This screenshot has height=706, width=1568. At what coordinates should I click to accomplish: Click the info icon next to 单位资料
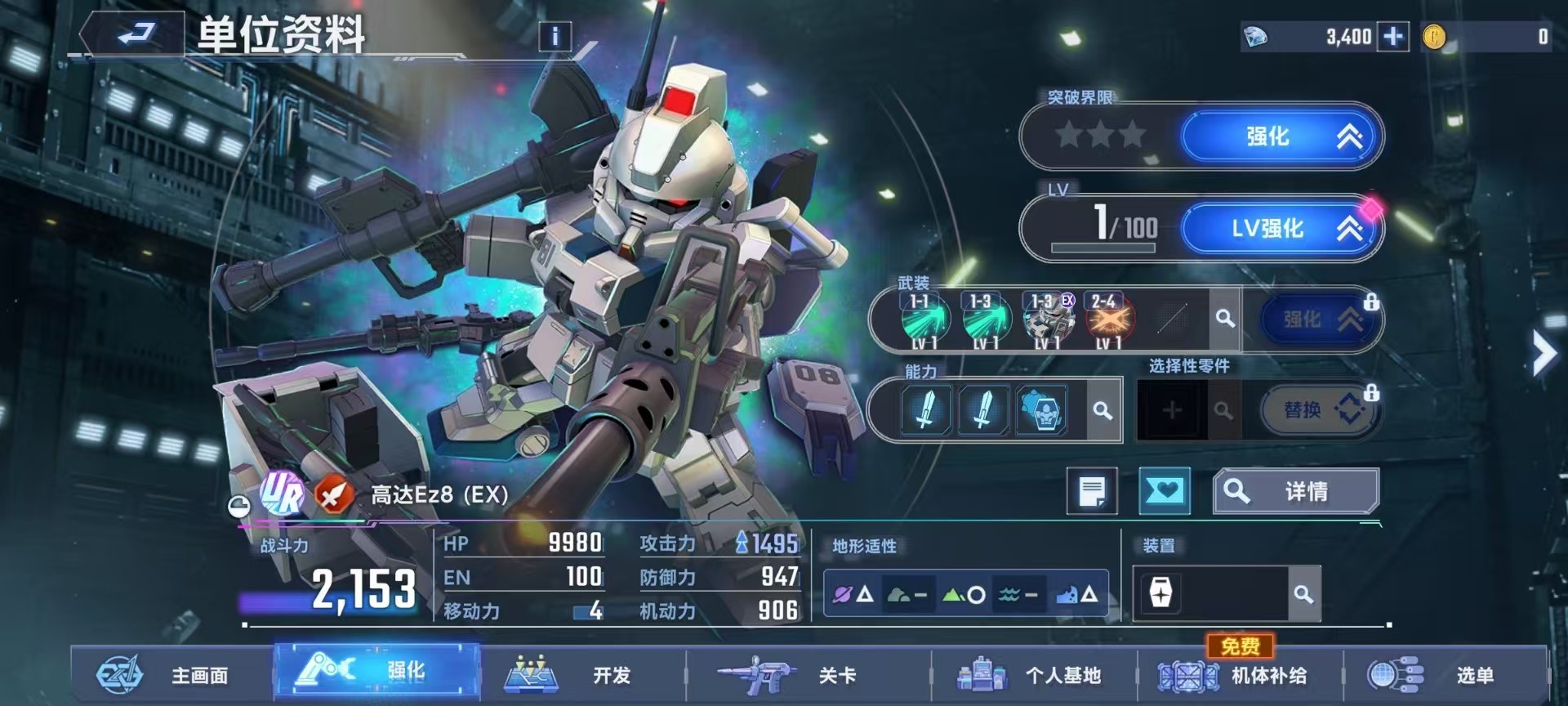(x=555, y=36)
